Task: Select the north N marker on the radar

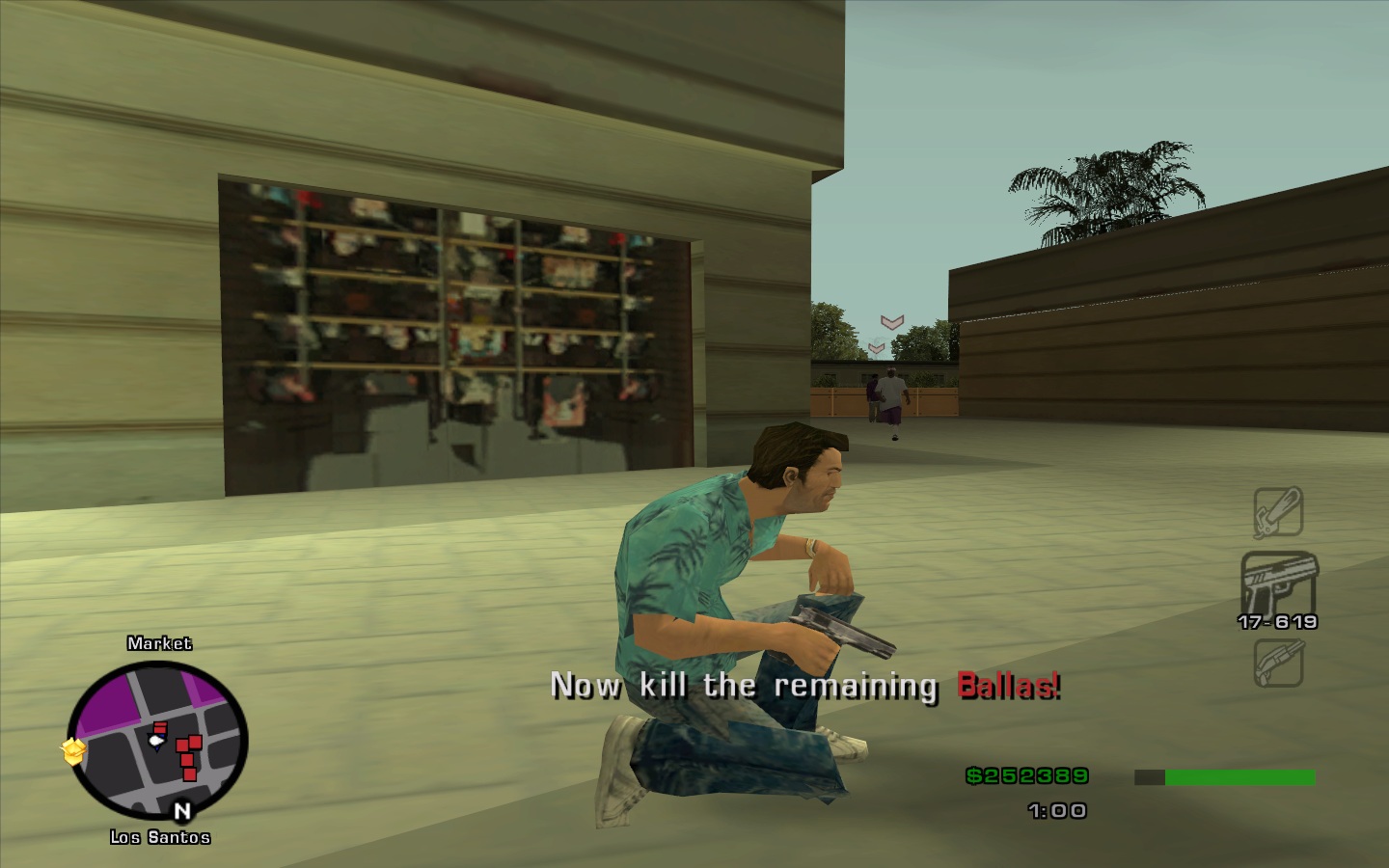Action: tap(181, 811)
